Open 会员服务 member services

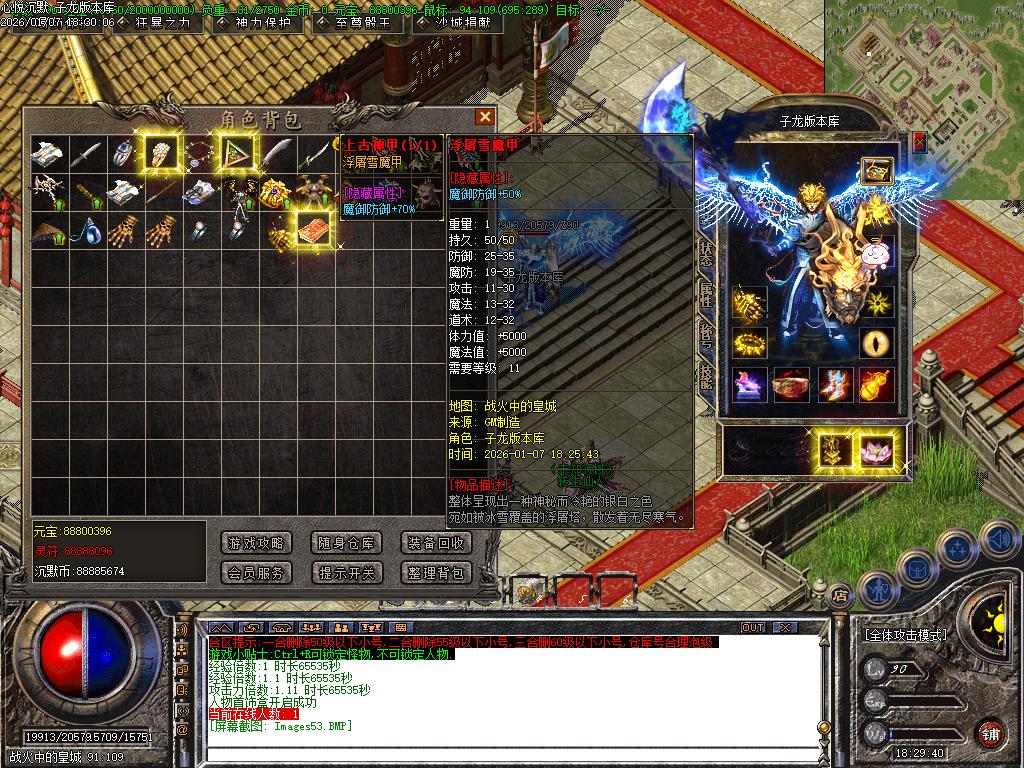click(x=257, y=573)
